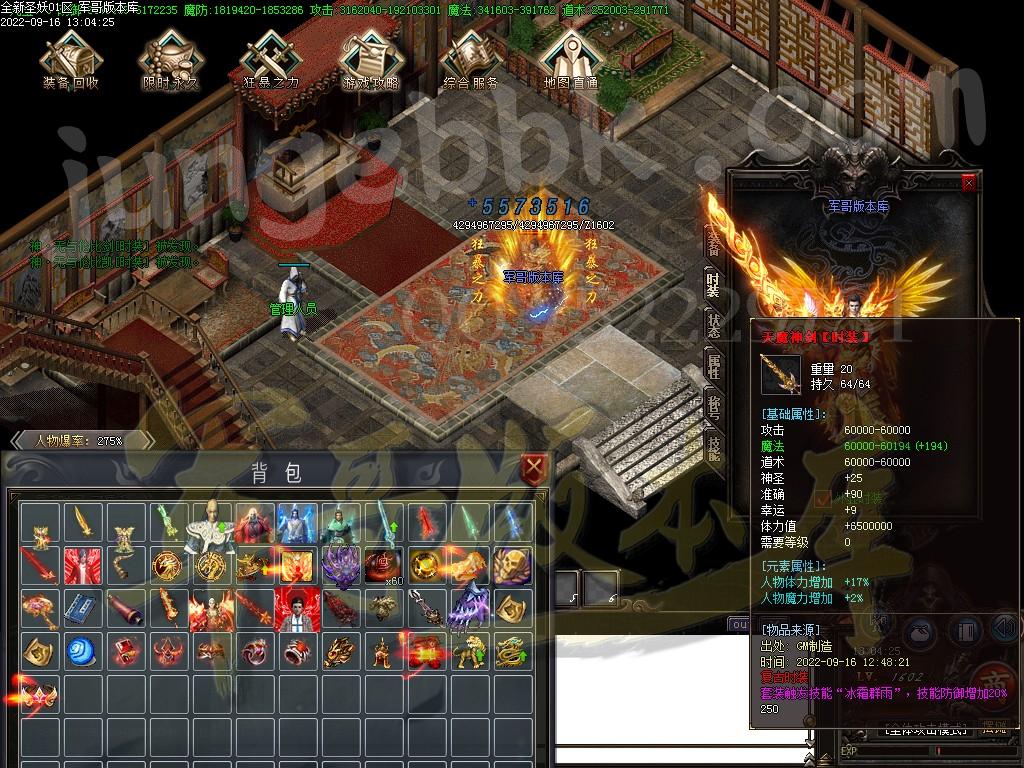Close the character equipment panel
Screen dimensions: 1024x768
click(x=968, y=183)
